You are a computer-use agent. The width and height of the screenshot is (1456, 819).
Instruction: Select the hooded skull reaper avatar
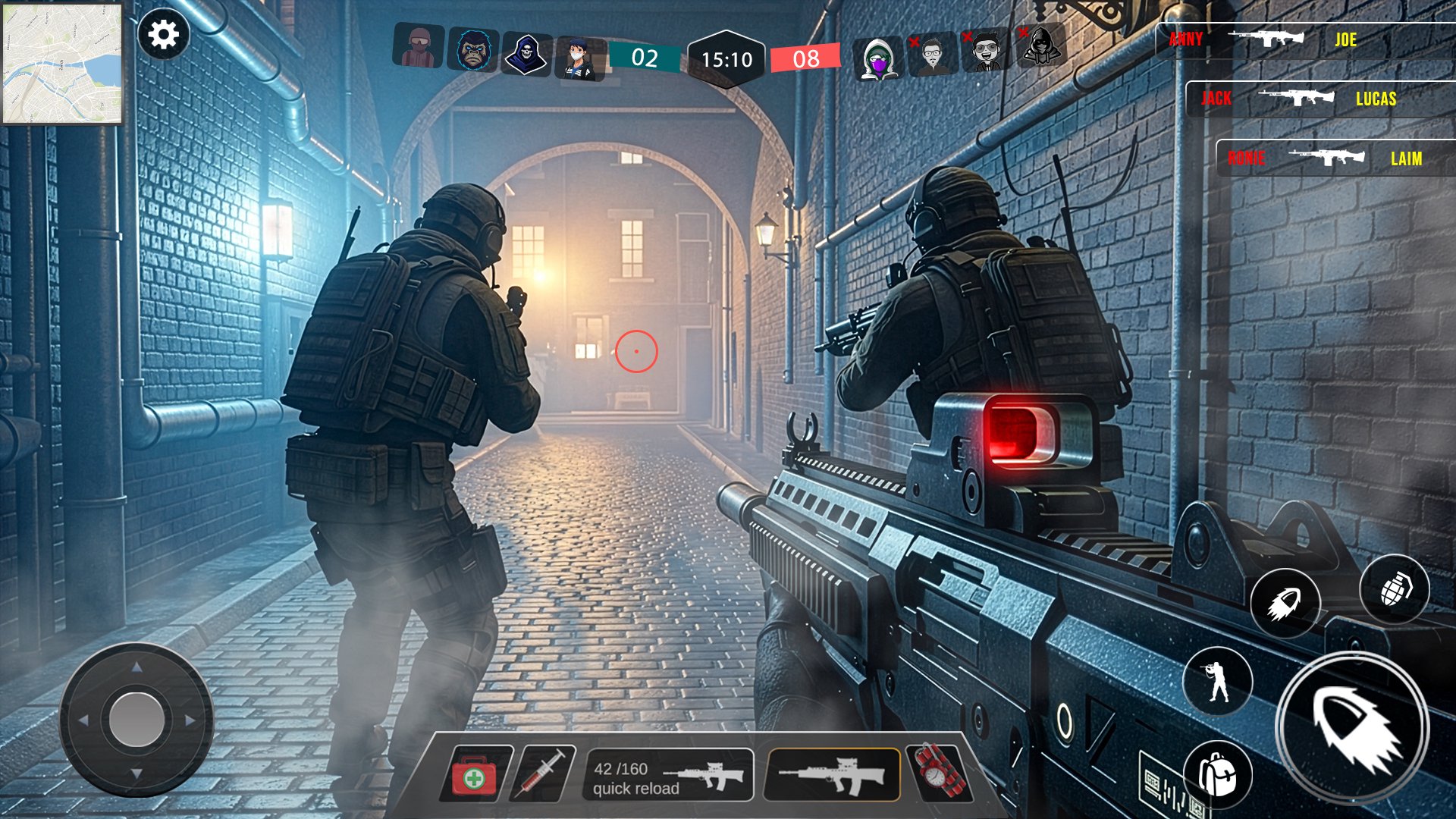[x=526, y=55]
